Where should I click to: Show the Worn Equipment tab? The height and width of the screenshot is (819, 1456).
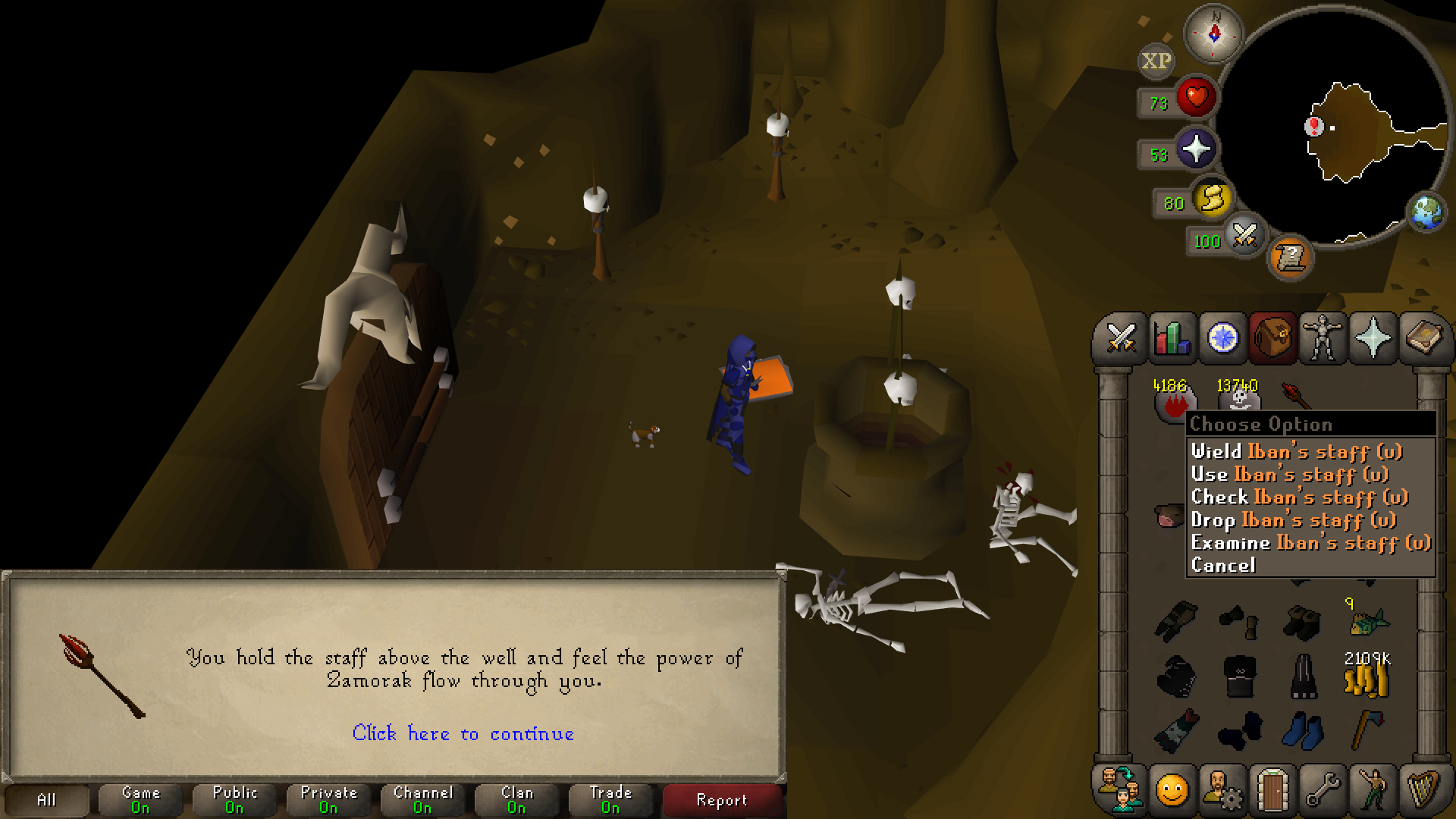click(1323, 338)
